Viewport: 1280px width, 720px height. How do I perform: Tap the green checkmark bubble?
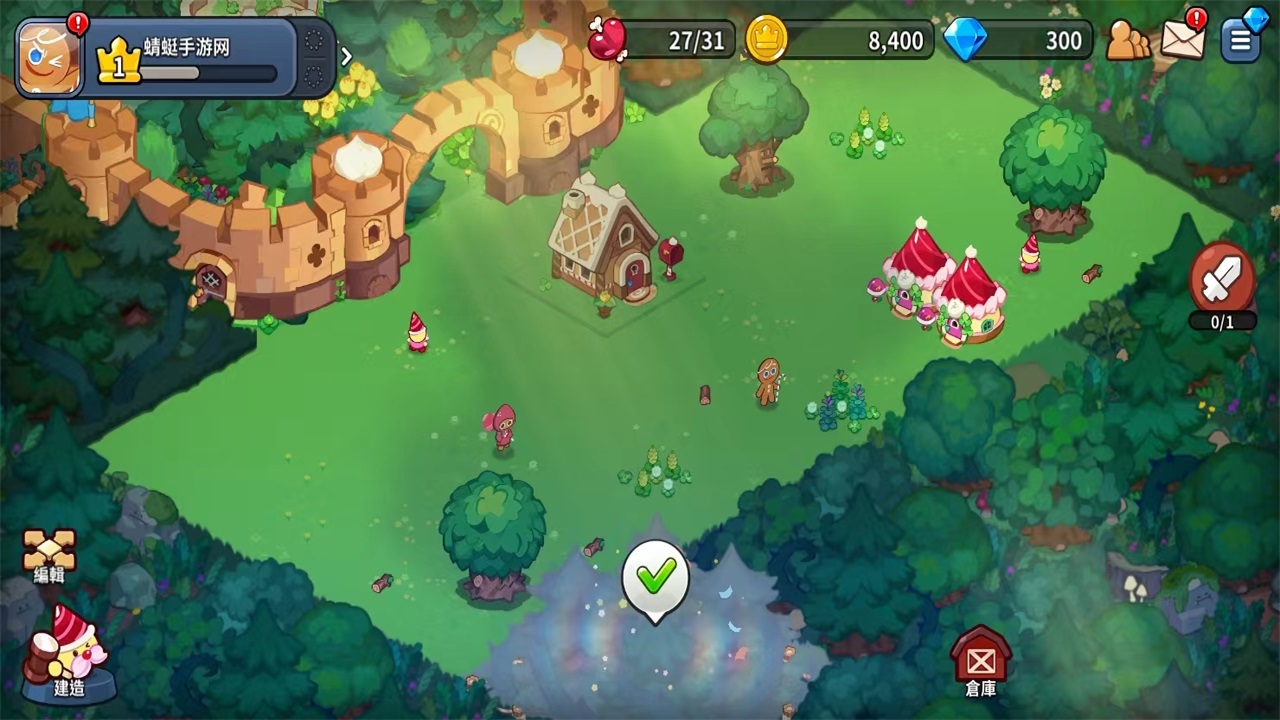click(x=656, y=576)
